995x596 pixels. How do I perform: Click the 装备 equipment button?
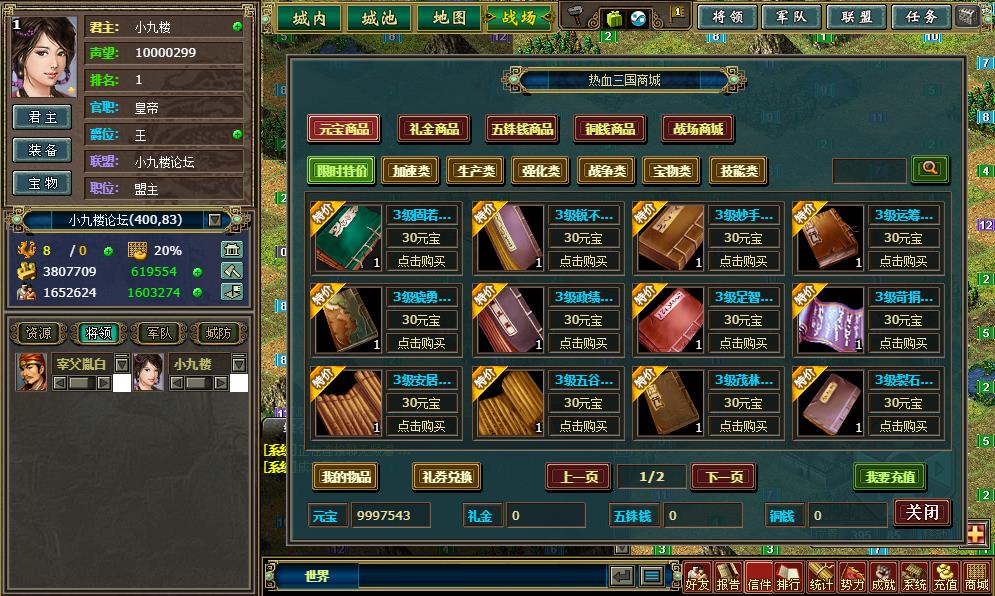coord(43,150)
